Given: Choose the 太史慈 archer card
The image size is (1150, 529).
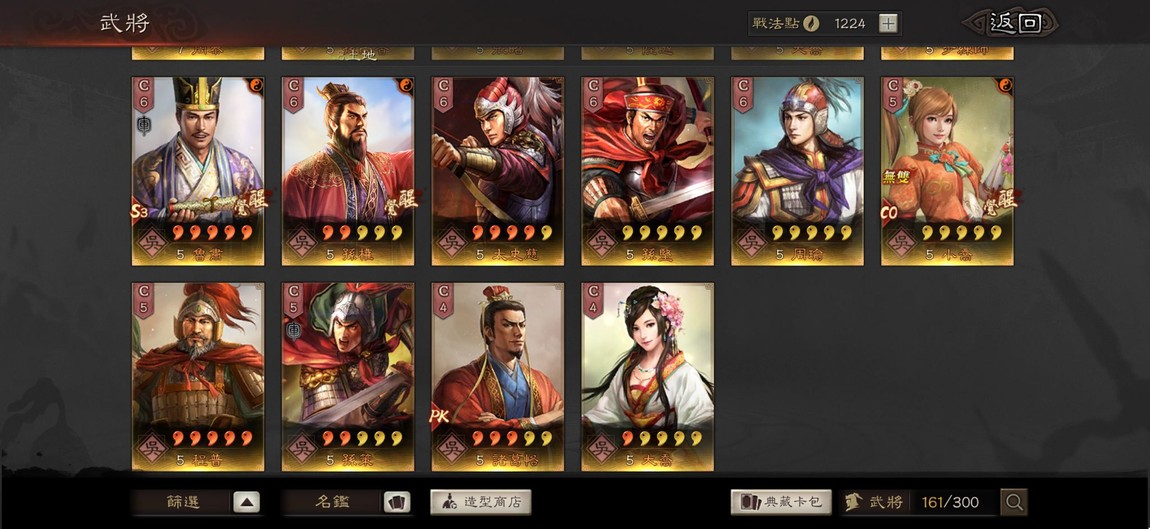Looking at the screenshot, I should click(x=498, y=170).
